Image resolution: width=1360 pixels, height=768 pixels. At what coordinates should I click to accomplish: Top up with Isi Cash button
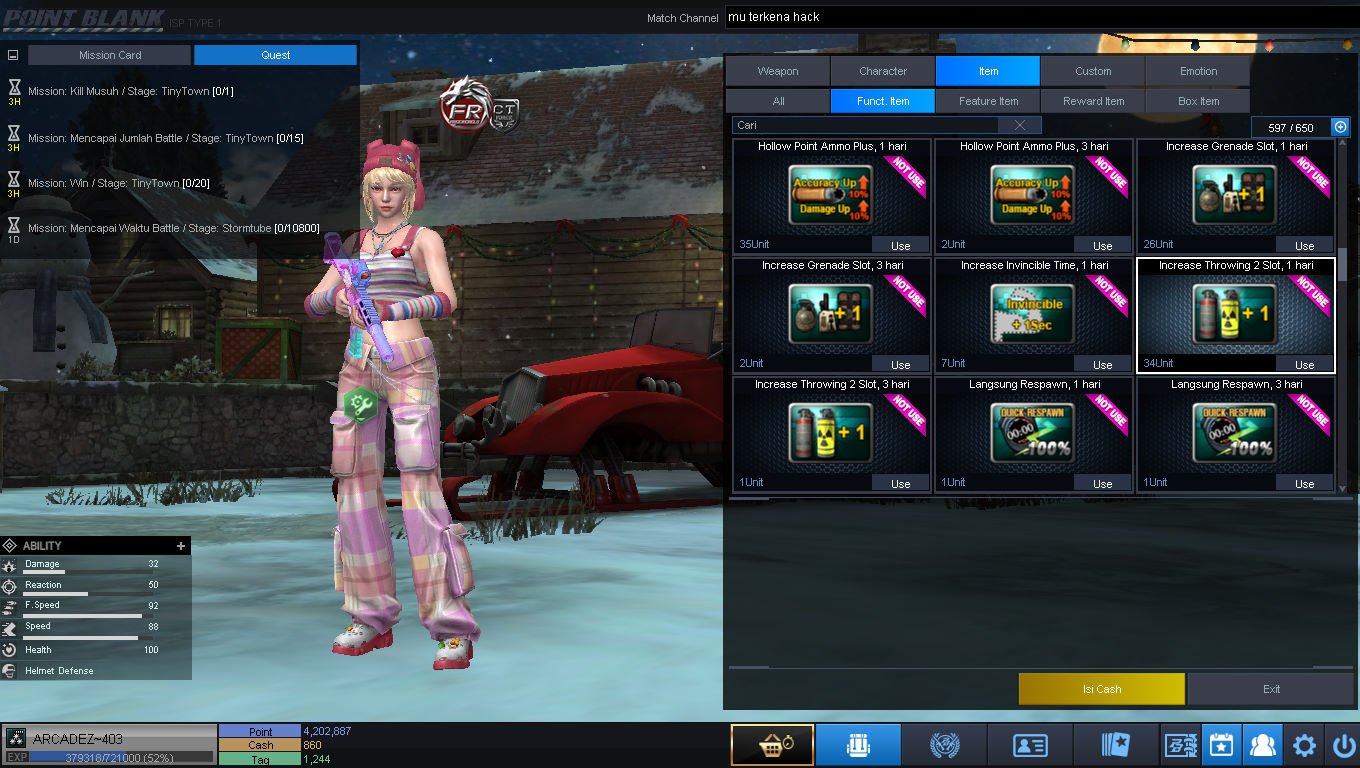pyautogui.click(x=1101, y=689)
